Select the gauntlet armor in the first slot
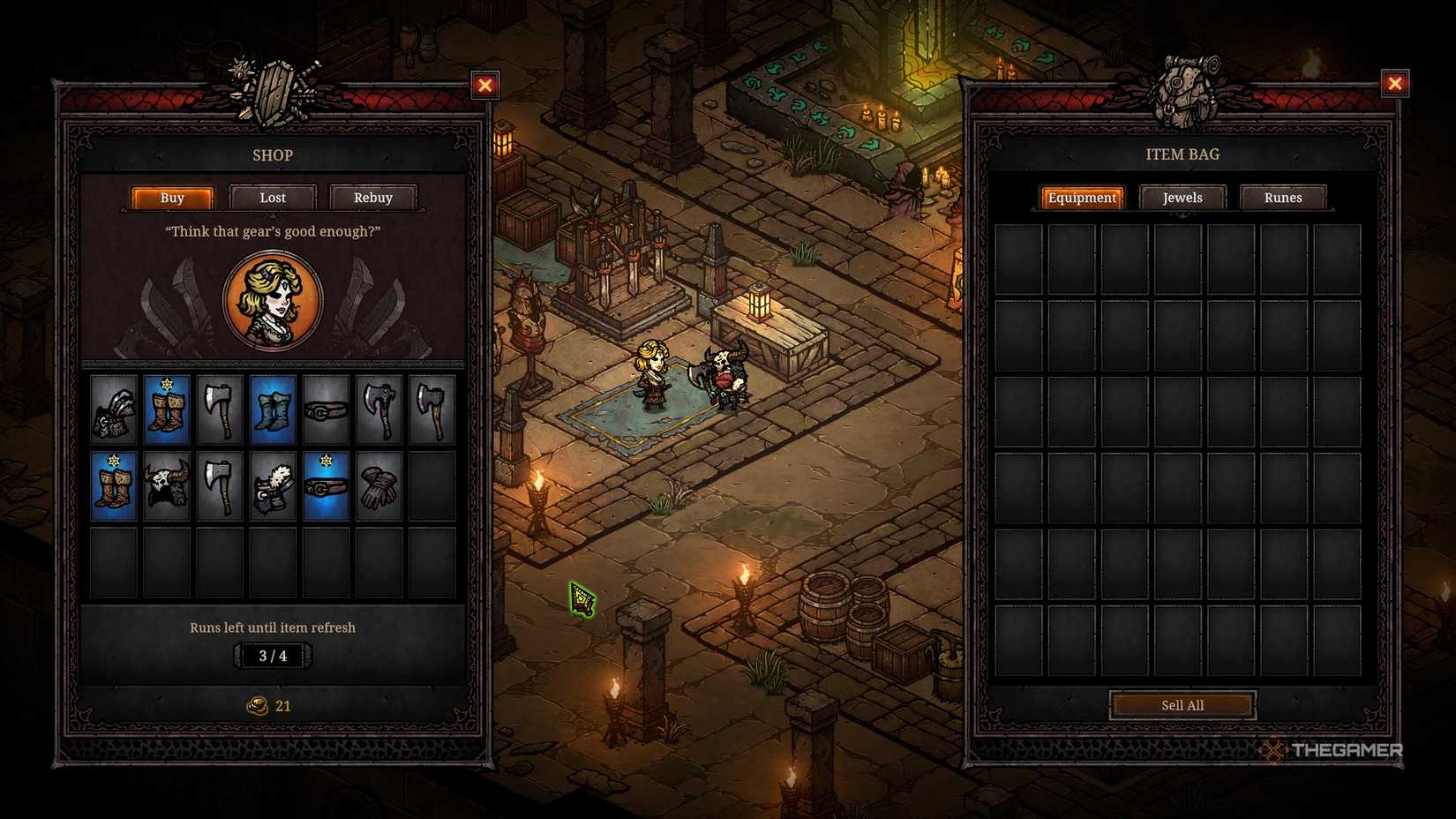 tap(113, 409)
